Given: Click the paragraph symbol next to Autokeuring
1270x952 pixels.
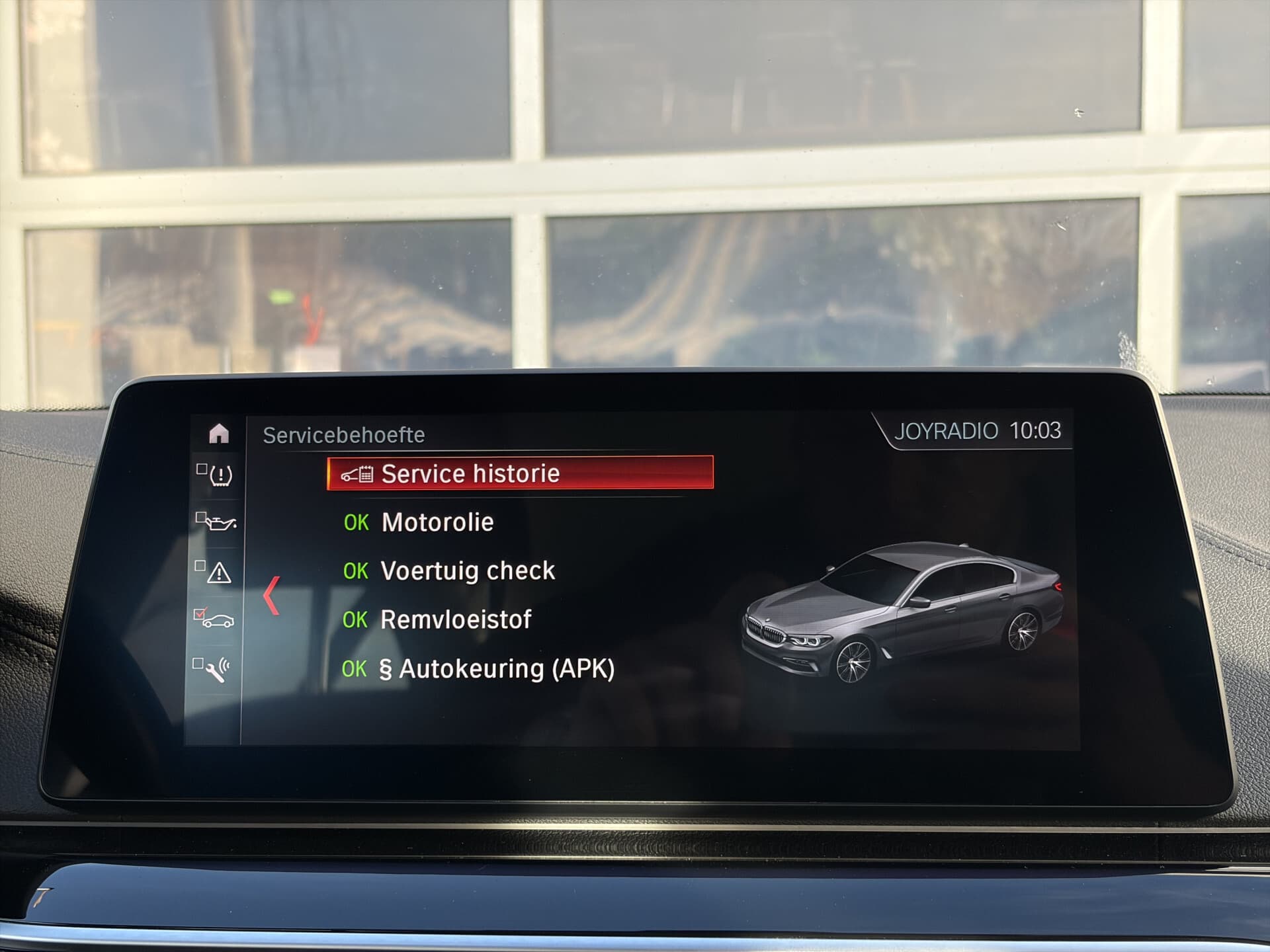Looking at the screenshot, I should coord(388,668).
